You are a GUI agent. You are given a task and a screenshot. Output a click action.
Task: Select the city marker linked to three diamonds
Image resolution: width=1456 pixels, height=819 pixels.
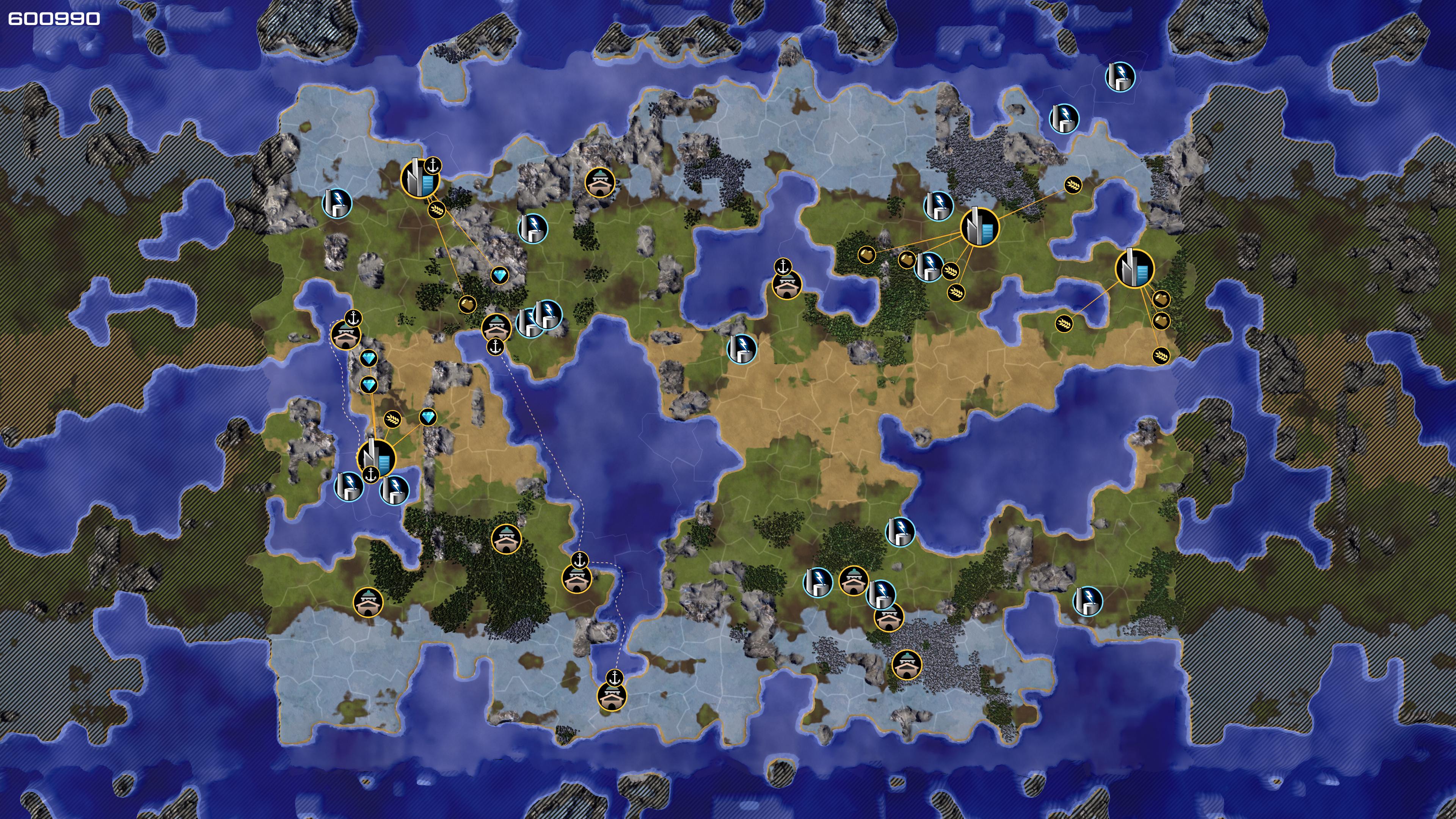[376, 457]
